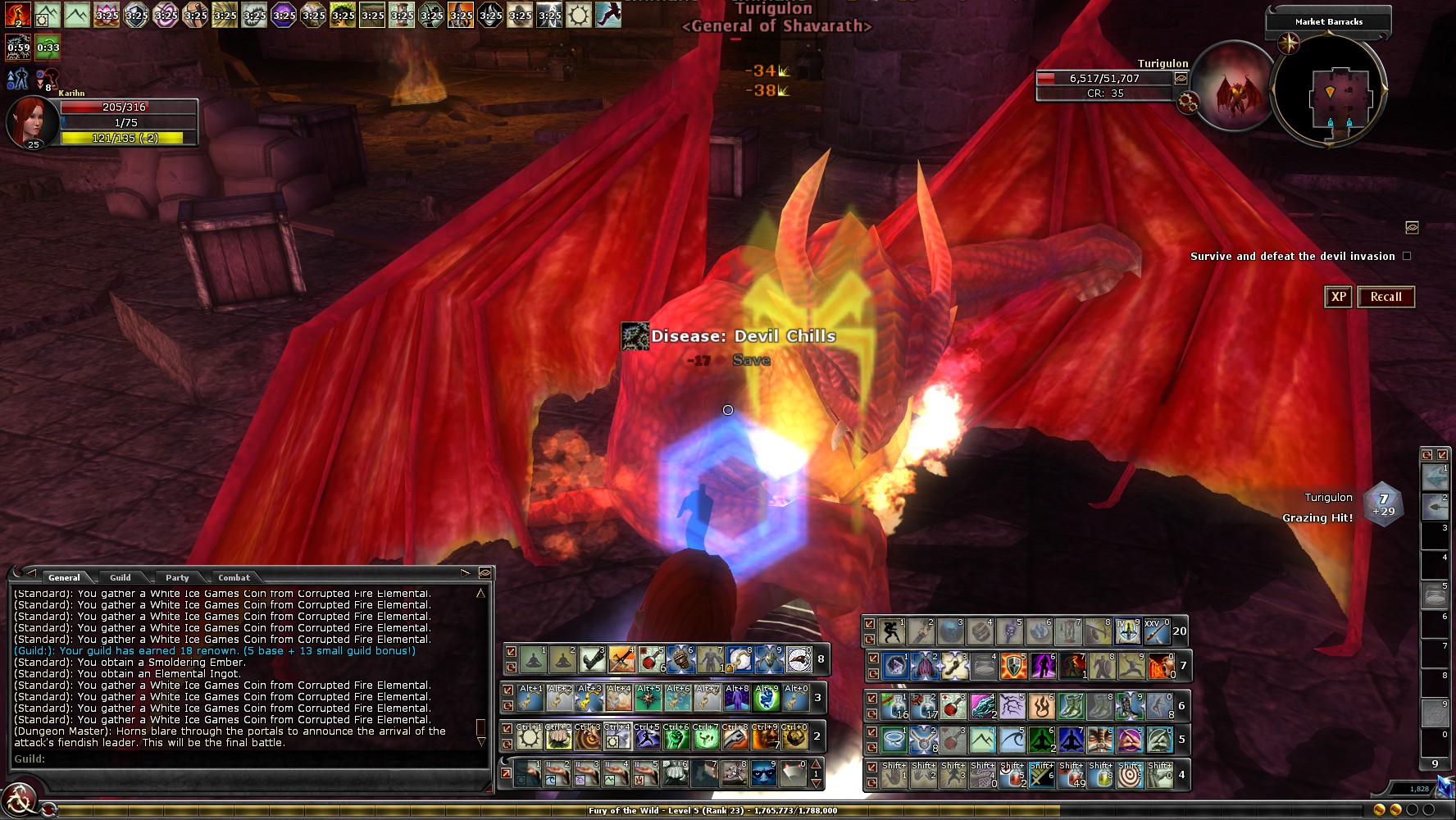
Task: Activate the crossed swords ability on bar 8
Action: [x=621, y=658]
